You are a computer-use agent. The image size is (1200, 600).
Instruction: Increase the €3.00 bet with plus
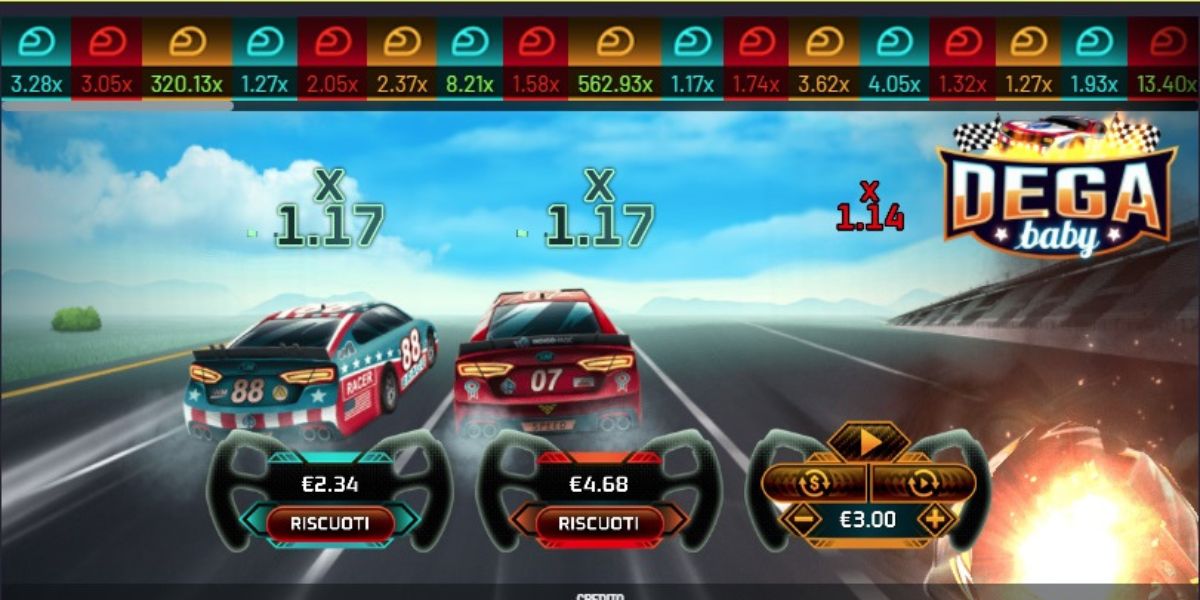935,520
